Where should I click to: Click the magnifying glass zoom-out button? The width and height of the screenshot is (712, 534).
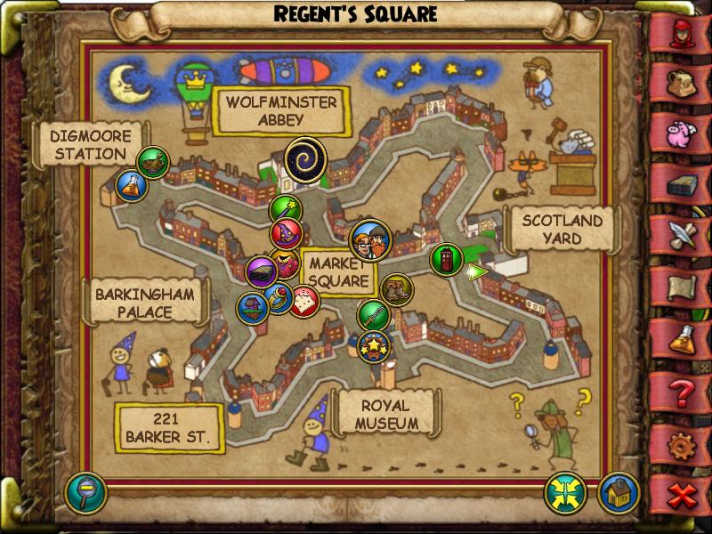tap(85, 492)
